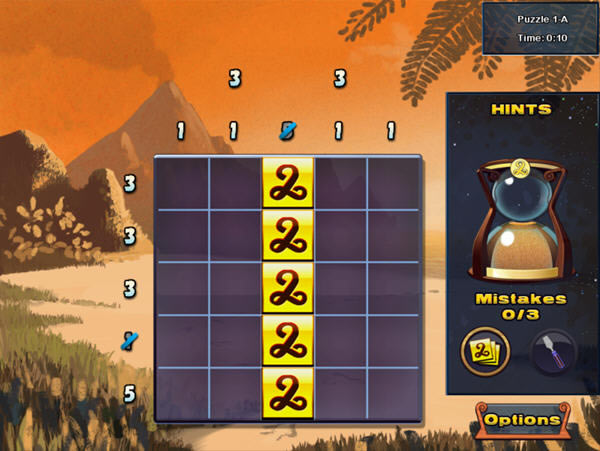Click the top-left corner grid cell

pos(182,184)
